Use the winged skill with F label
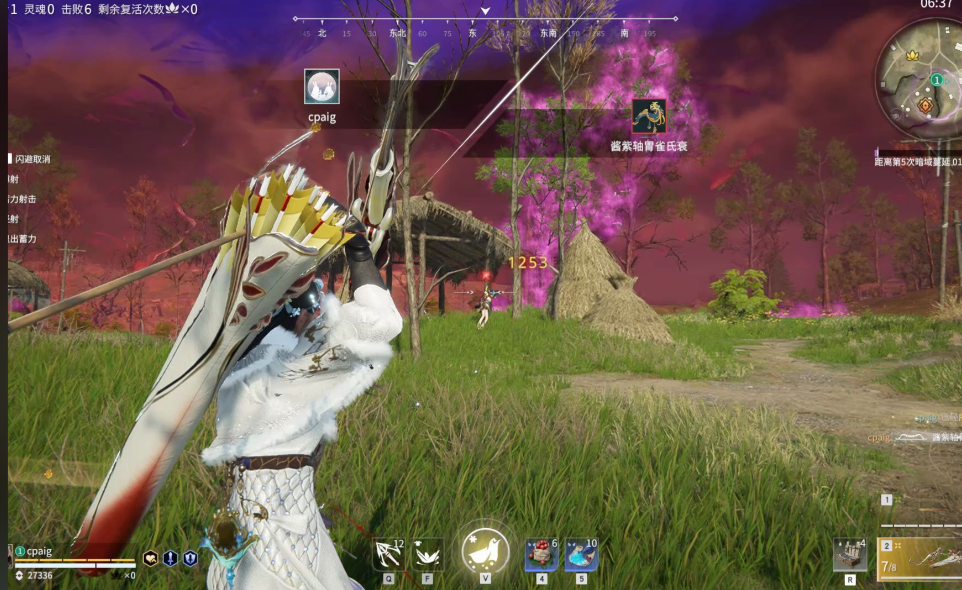The width and height of the screenshot is (962, 590). pos(428,553)
